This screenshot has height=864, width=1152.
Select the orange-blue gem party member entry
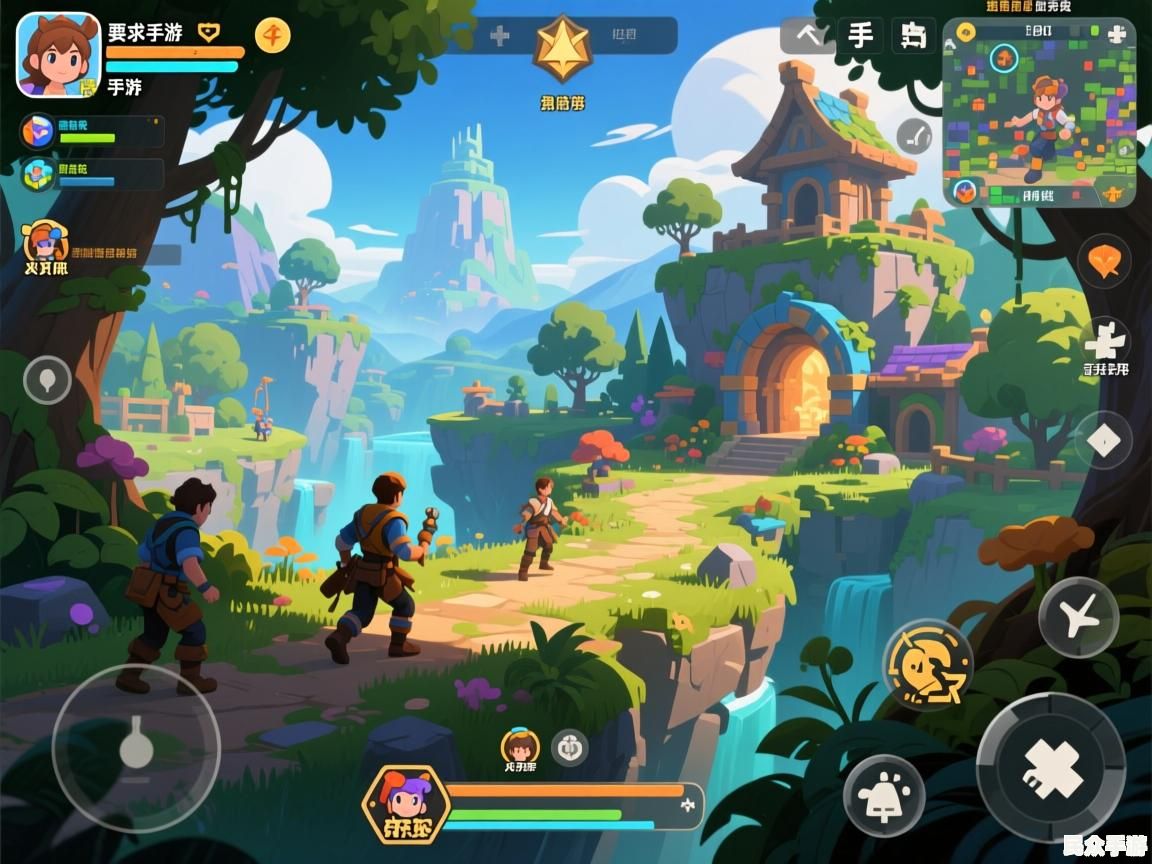[x=38, y=131]
